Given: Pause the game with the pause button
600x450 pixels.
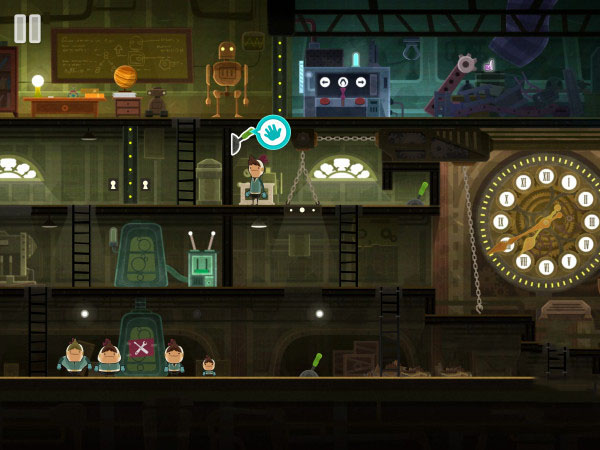Looking at the screenshot, I should (x=28, y=28).
